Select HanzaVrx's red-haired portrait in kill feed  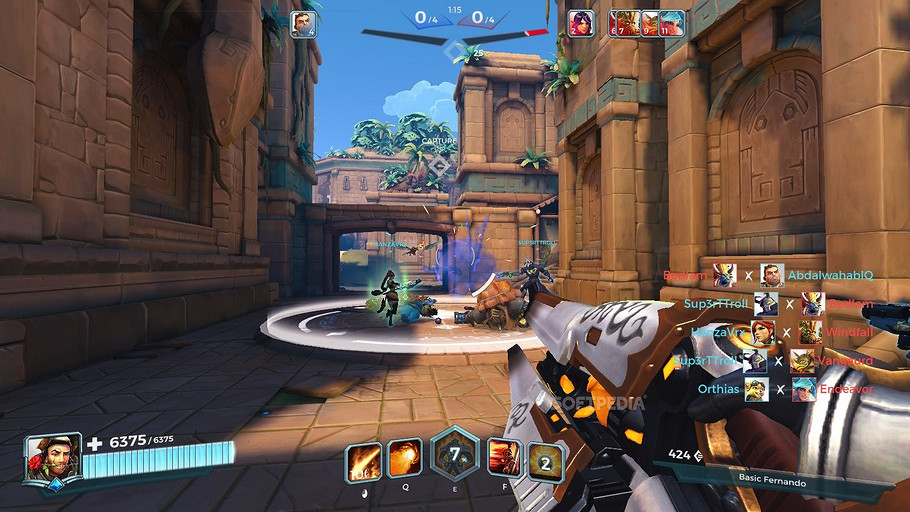tap(762, 332)
